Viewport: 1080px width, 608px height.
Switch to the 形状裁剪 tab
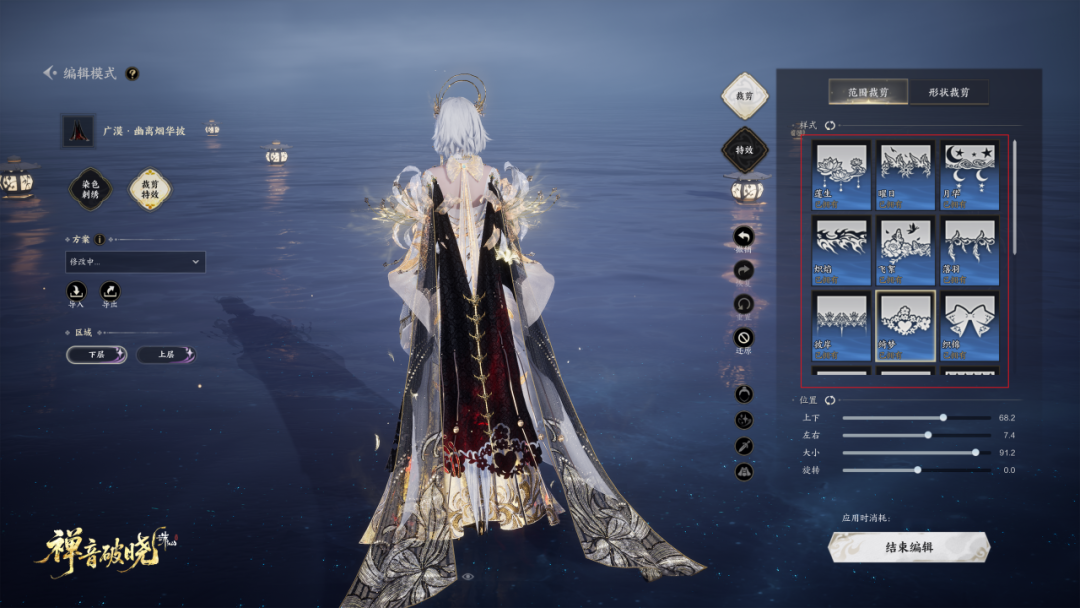click(948, 92)
